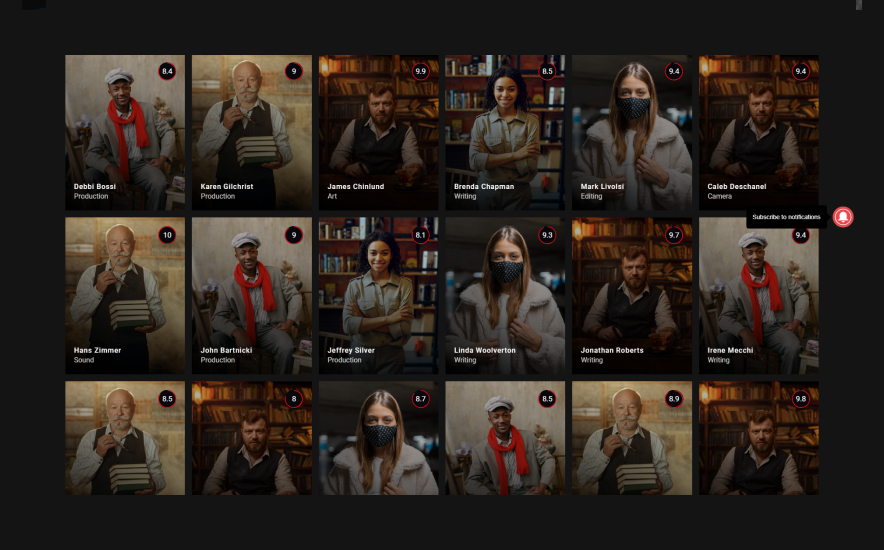Choose Brenda Chapman's Writing card
The width and height of the screenshot is (884, 550).
(505, 132)
